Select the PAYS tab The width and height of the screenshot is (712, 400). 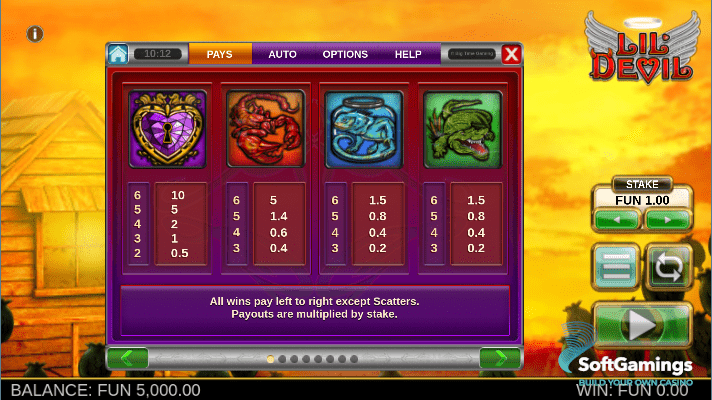click(220, 54)
